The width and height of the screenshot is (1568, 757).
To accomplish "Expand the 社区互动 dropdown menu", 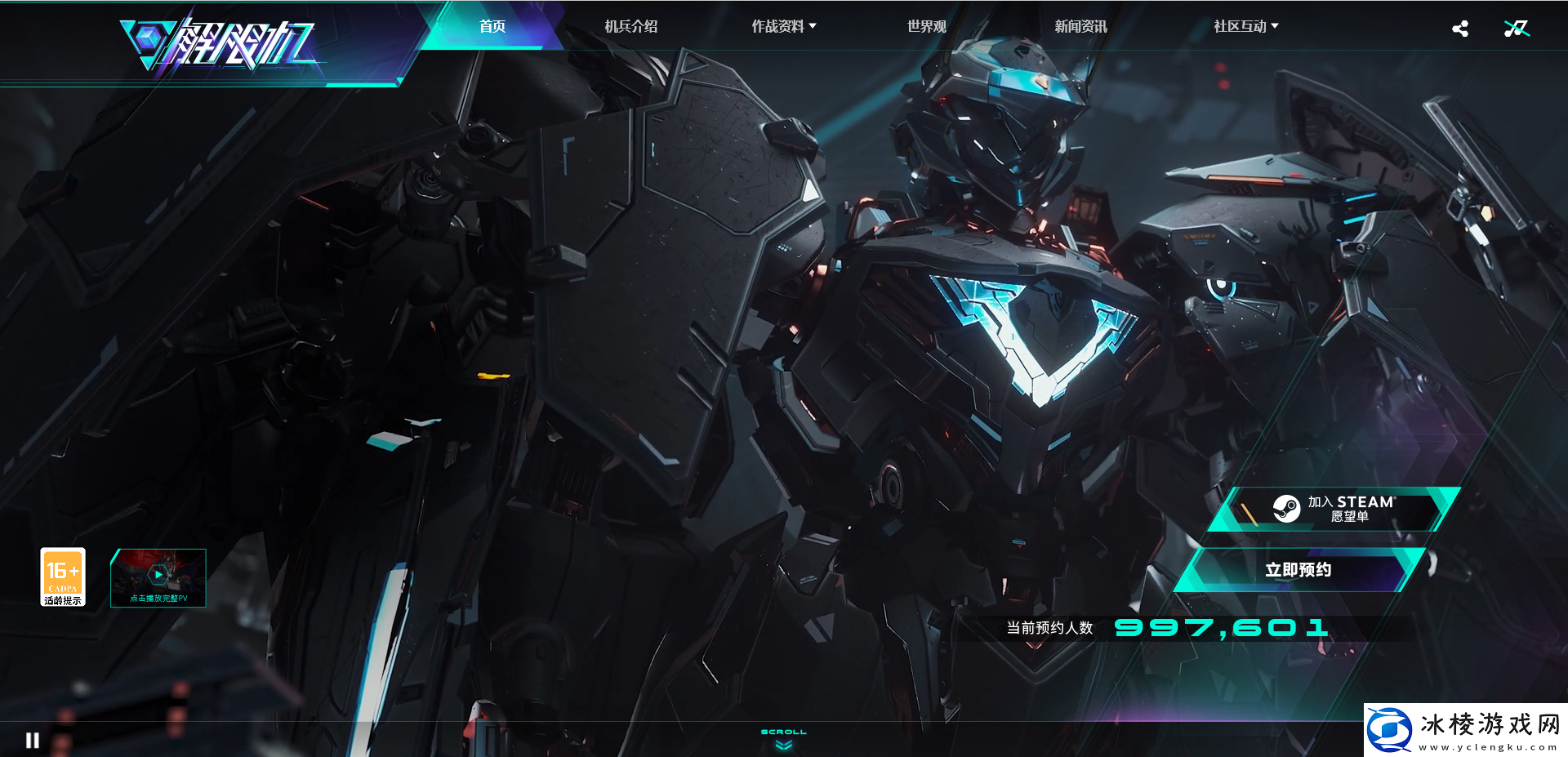I will click(x=1245, y=26).
